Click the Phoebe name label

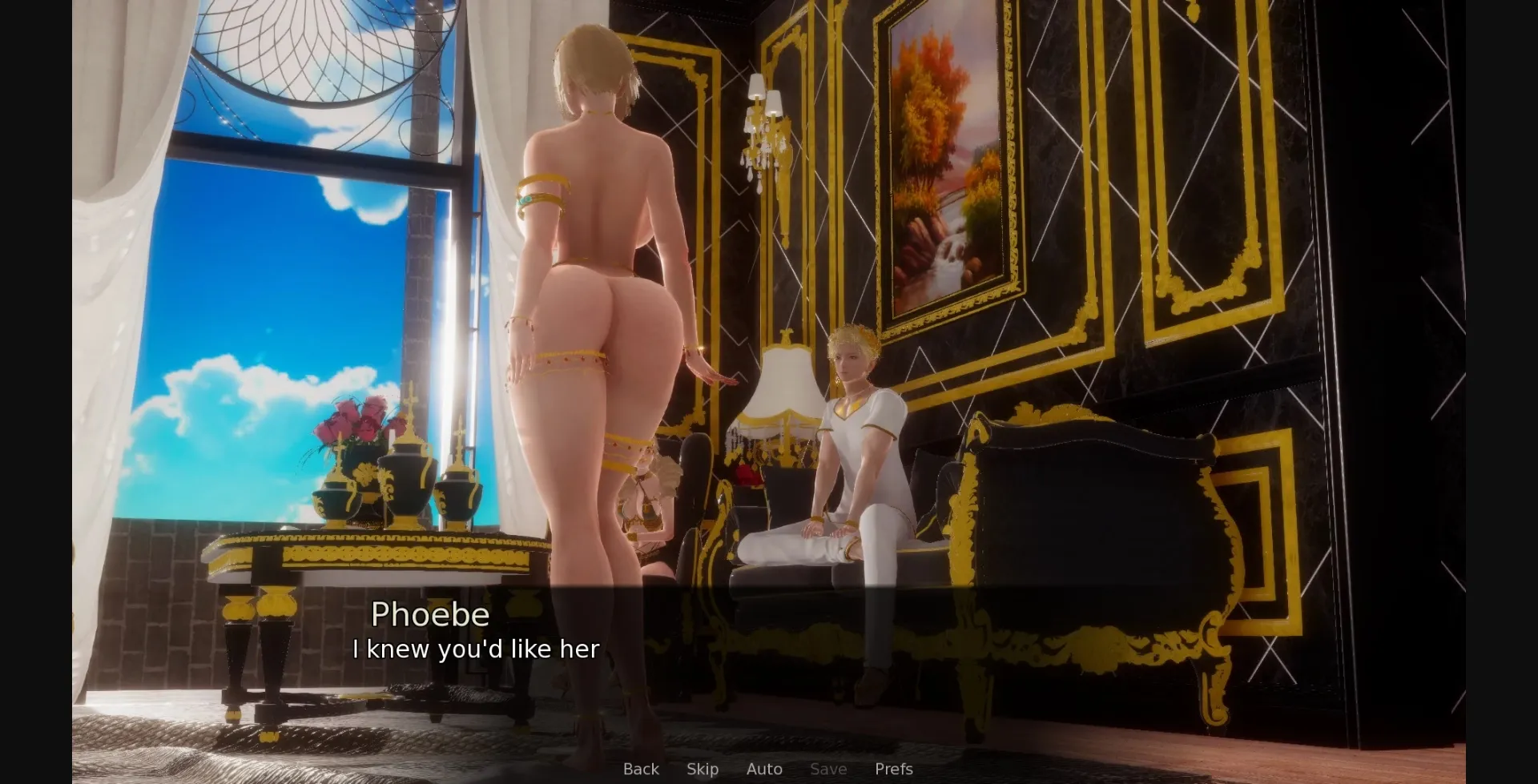pyautogui.click(x=431, y=614)
